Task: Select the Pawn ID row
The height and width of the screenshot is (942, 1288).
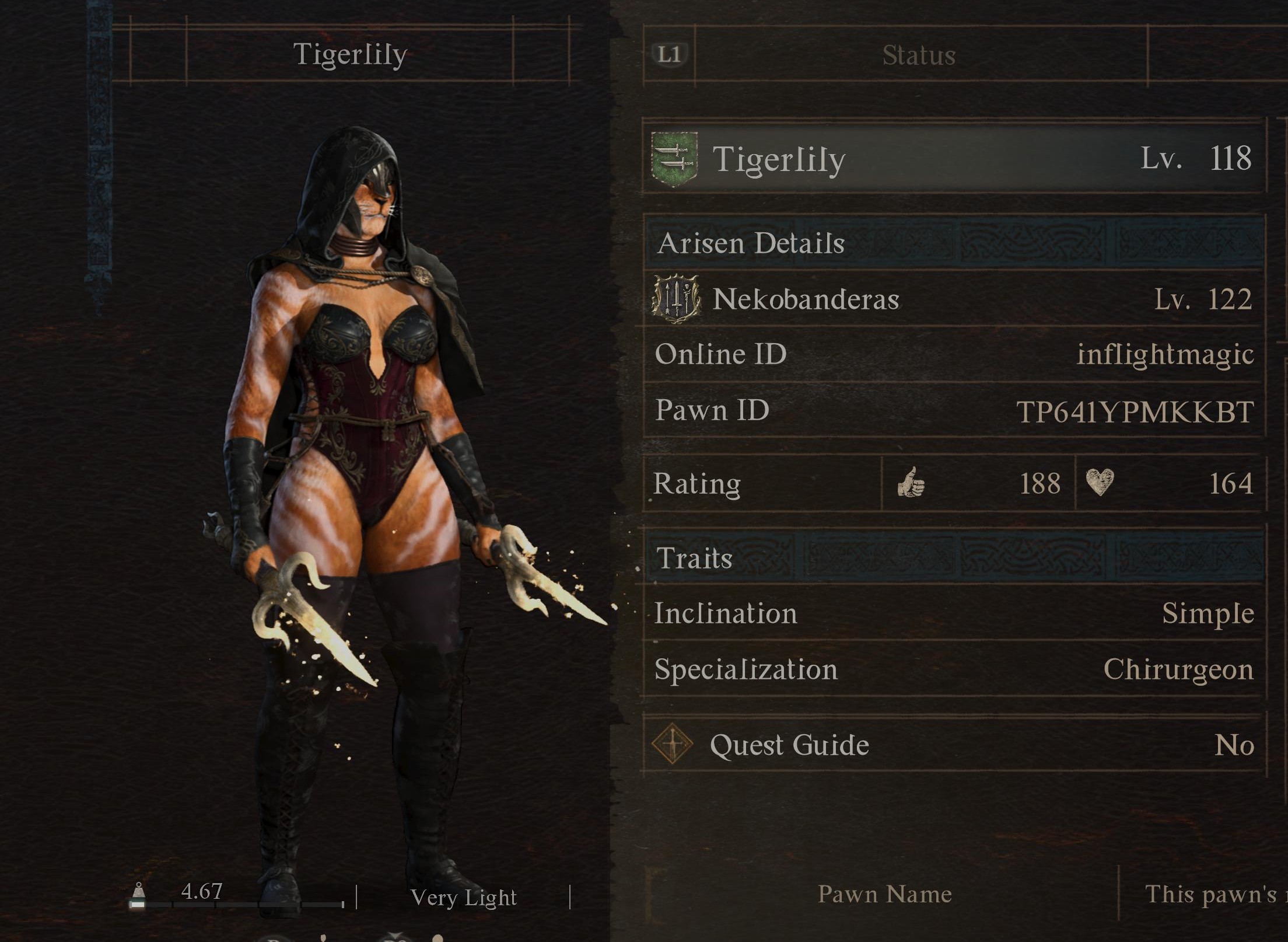Action: coord(954,410)
